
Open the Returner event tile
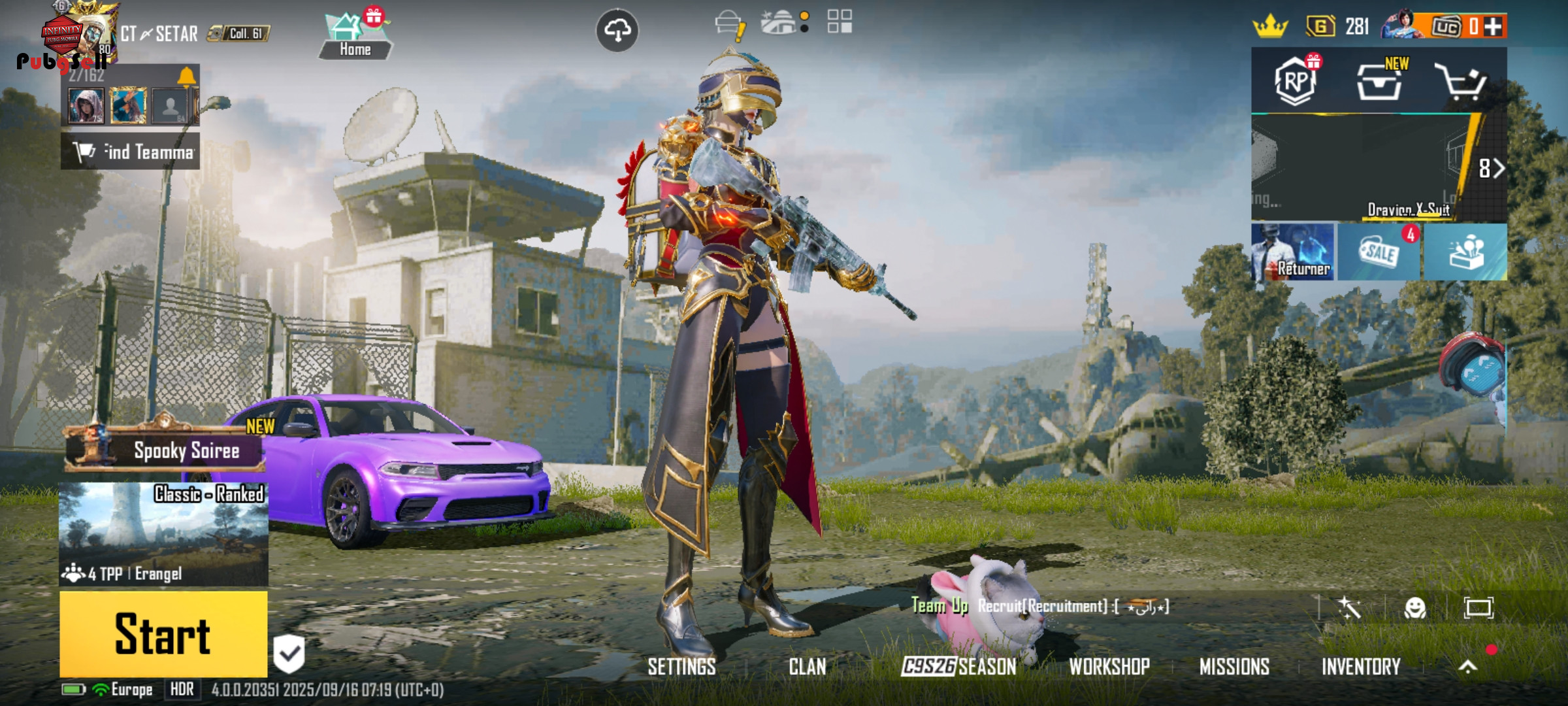[x=1293, y=252]
